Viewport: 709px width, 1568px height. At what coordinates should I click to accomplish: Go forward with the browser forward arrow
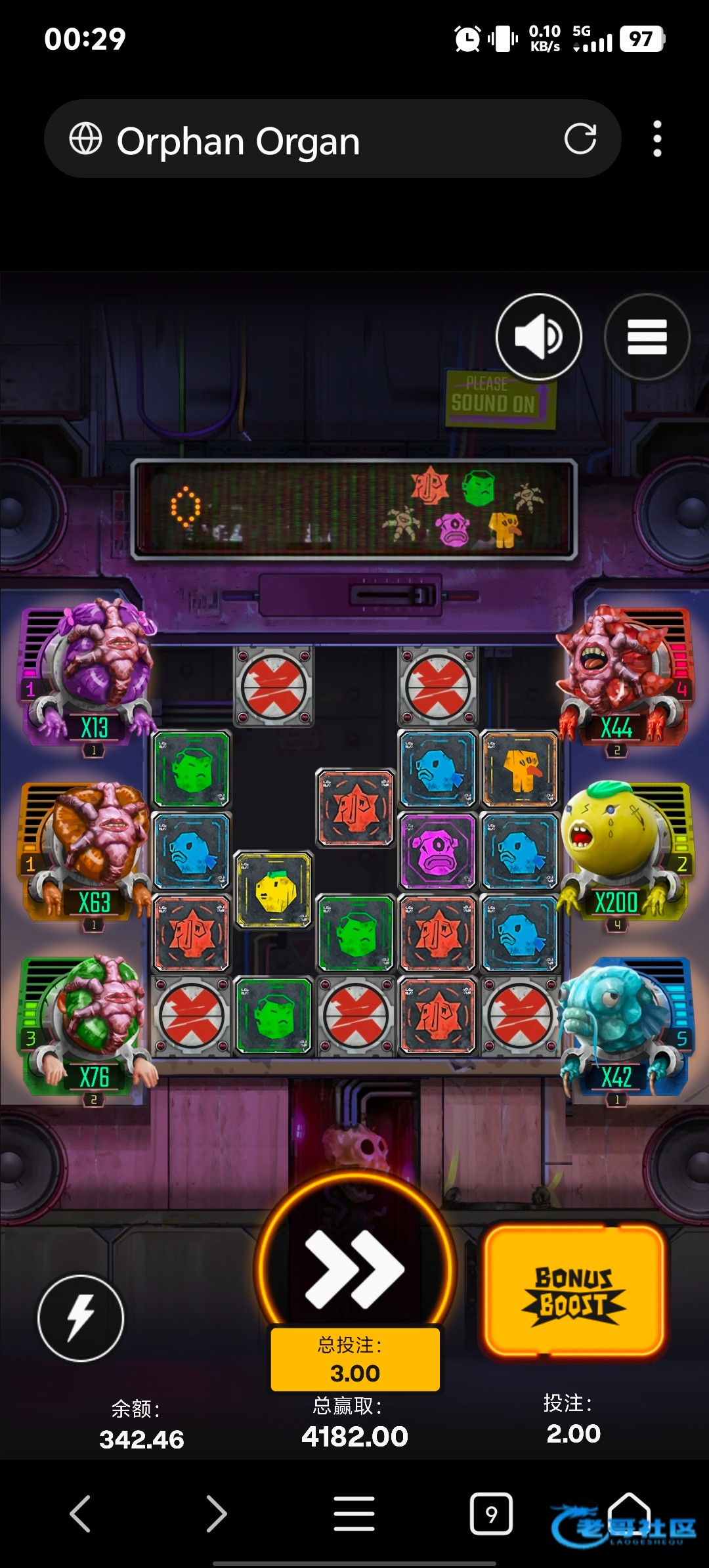click(x=217, y=1514)
